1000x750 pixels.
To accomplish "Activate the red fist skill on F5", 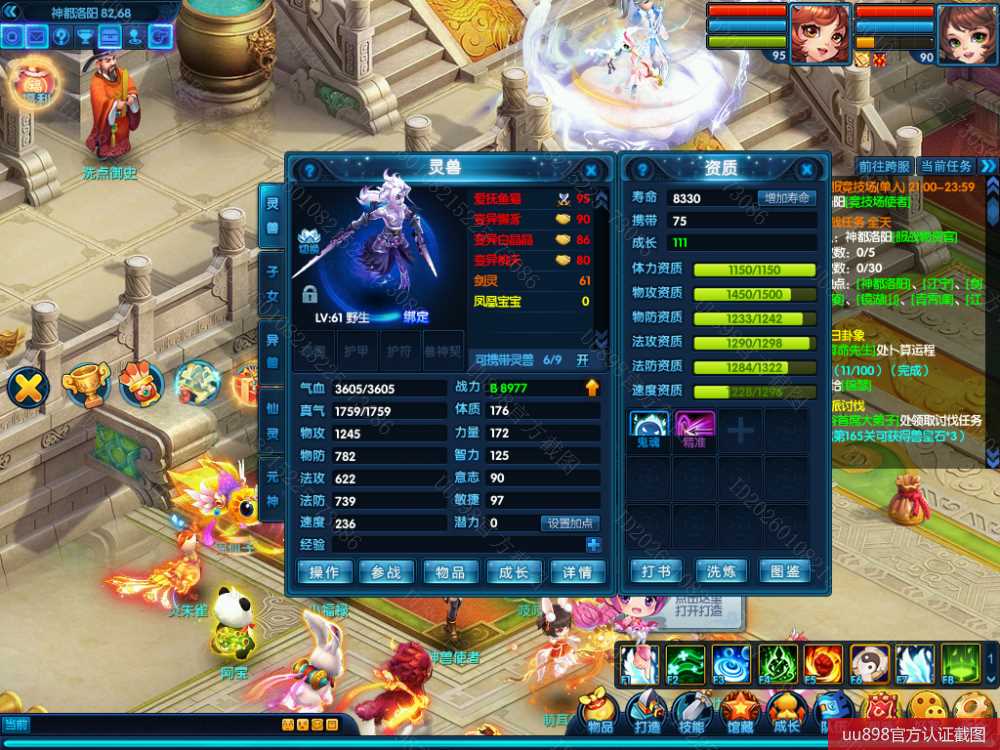I will 823,663.
